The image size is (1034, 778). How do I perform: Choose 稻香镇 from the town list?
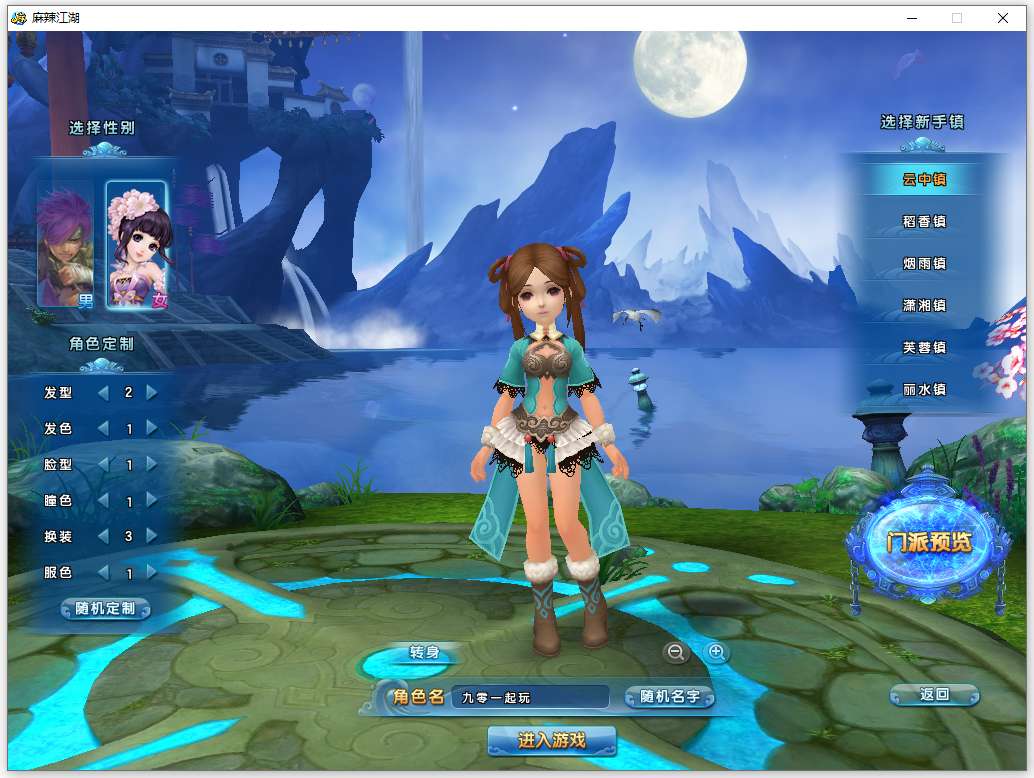pyautogui.click(x=924, y=222)
